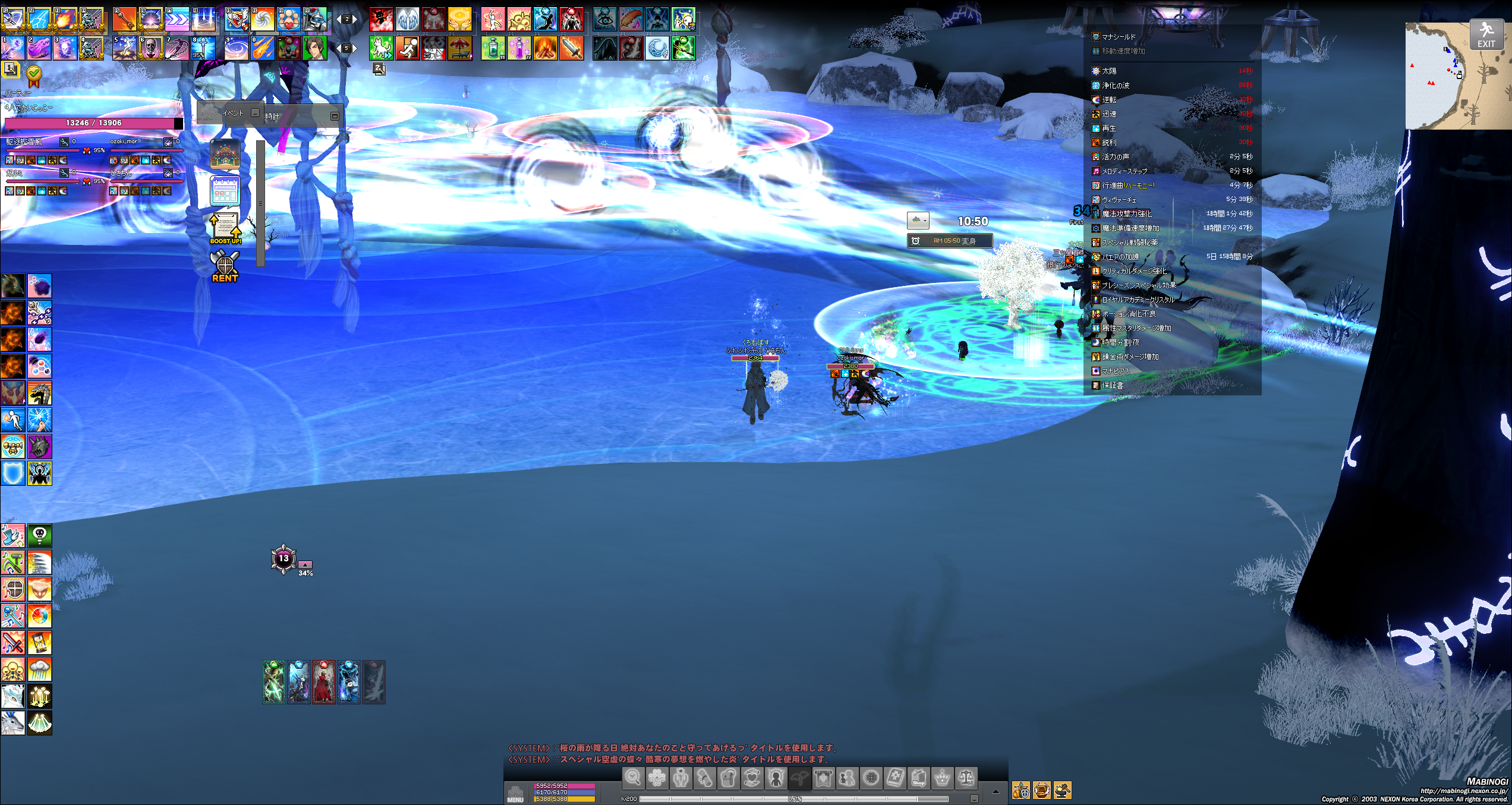Minimize the イベント panel

(x=255, y=113)
